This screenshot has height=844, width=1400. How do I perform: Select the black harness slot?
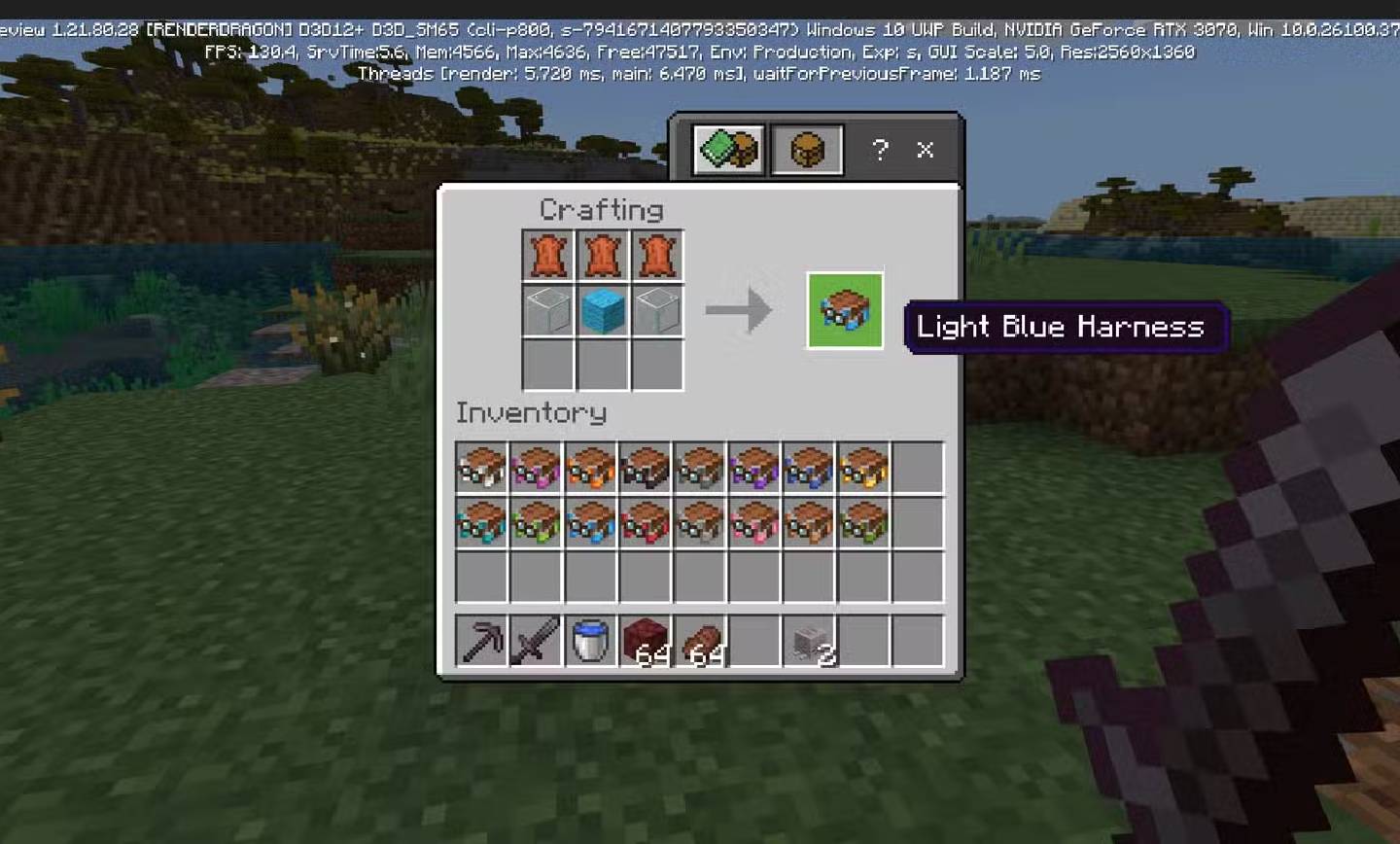pyautogui.click(x=646, y=468)
